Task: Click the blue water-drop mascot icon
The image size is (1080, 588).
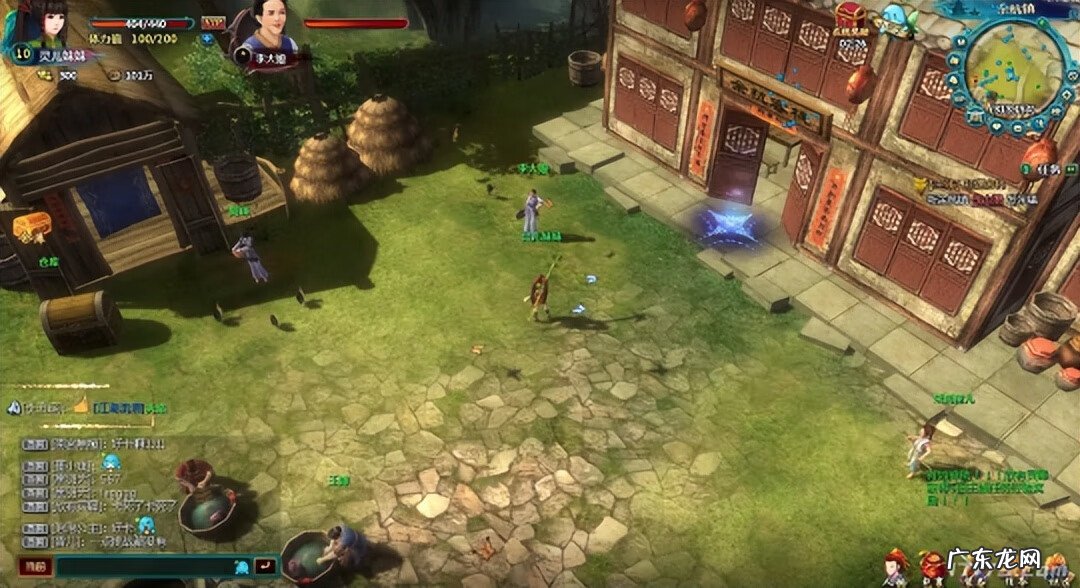Action: pyautogui.click(x=892, y=17)
